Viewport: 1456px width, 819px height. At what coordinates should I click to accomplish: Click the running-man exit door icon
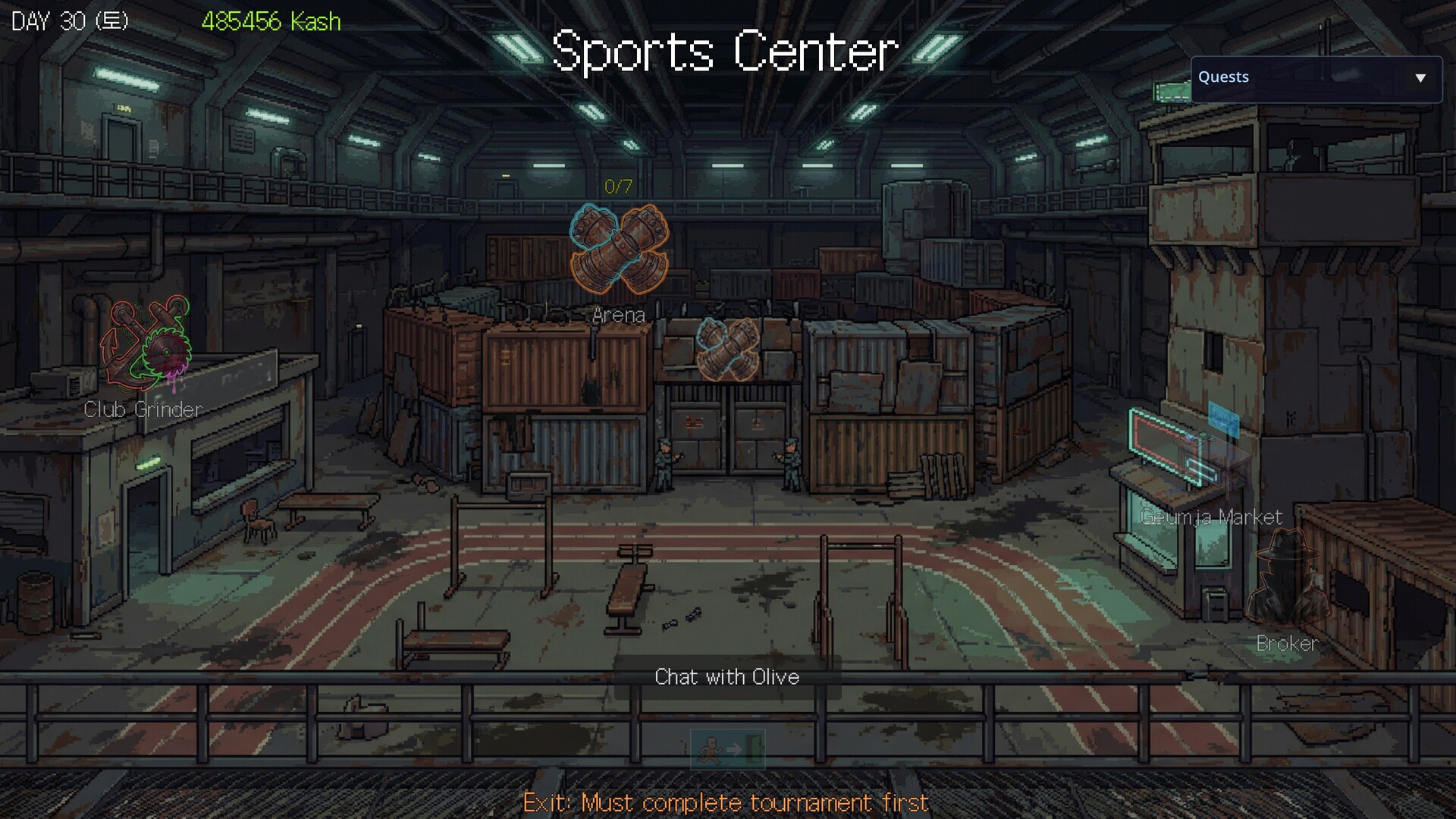[726, 748]
